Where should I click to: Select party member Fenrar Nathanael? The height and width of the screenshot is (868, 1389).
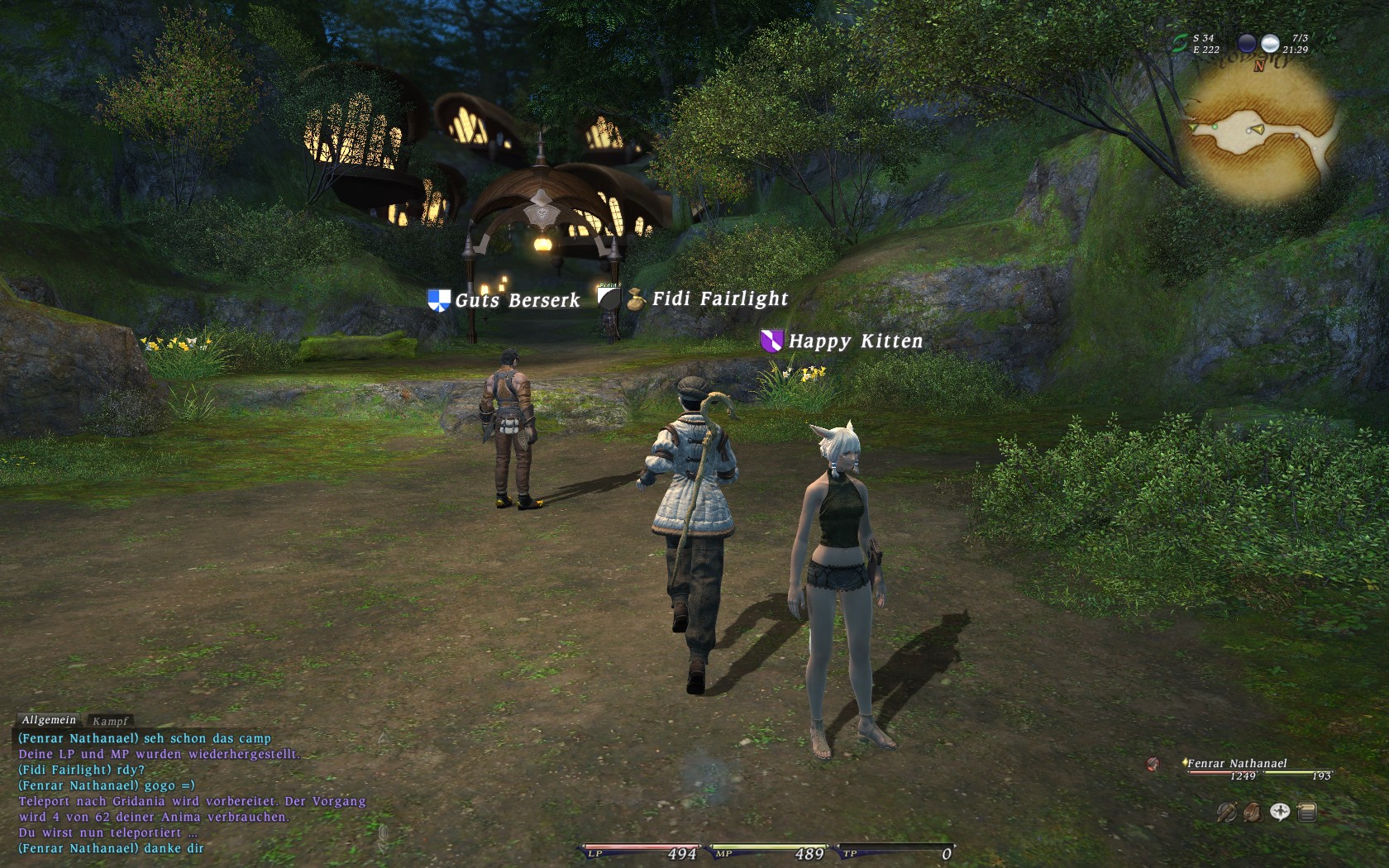[1237, 764]
